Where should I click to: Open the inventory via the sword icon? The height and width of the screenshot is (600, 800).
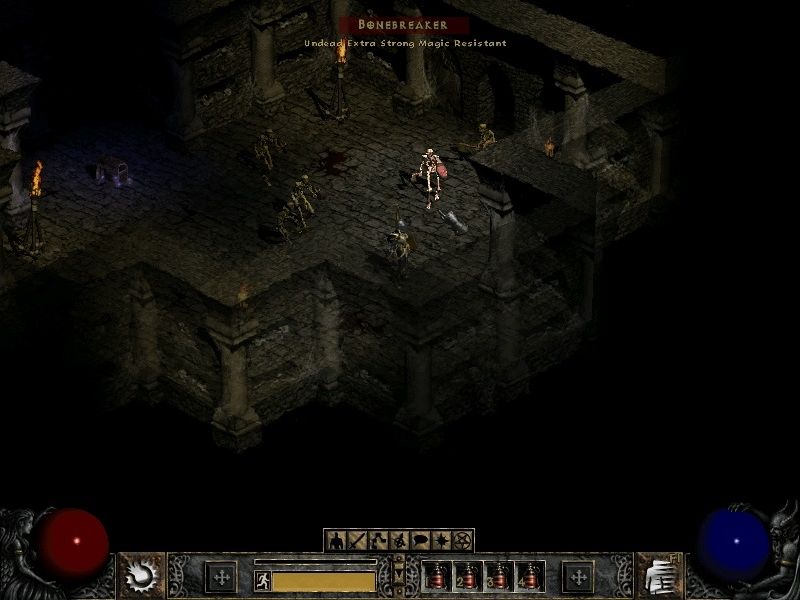356,541
